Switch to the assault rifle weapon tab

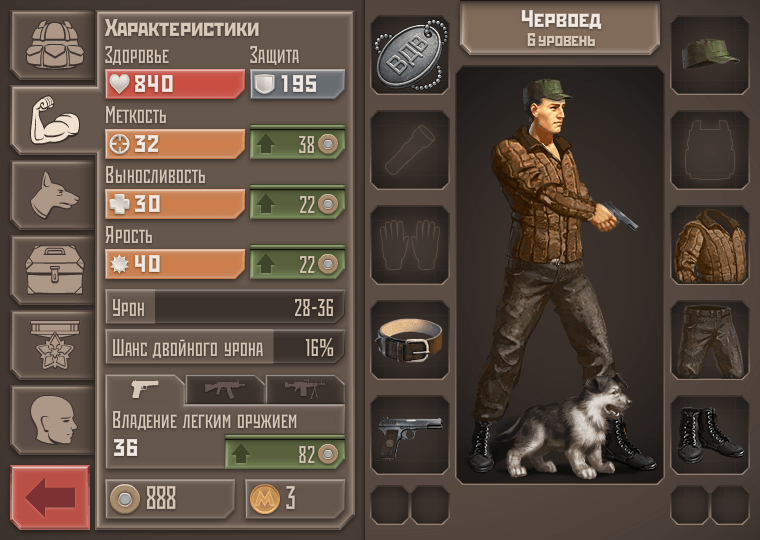[x=224, y=389]
